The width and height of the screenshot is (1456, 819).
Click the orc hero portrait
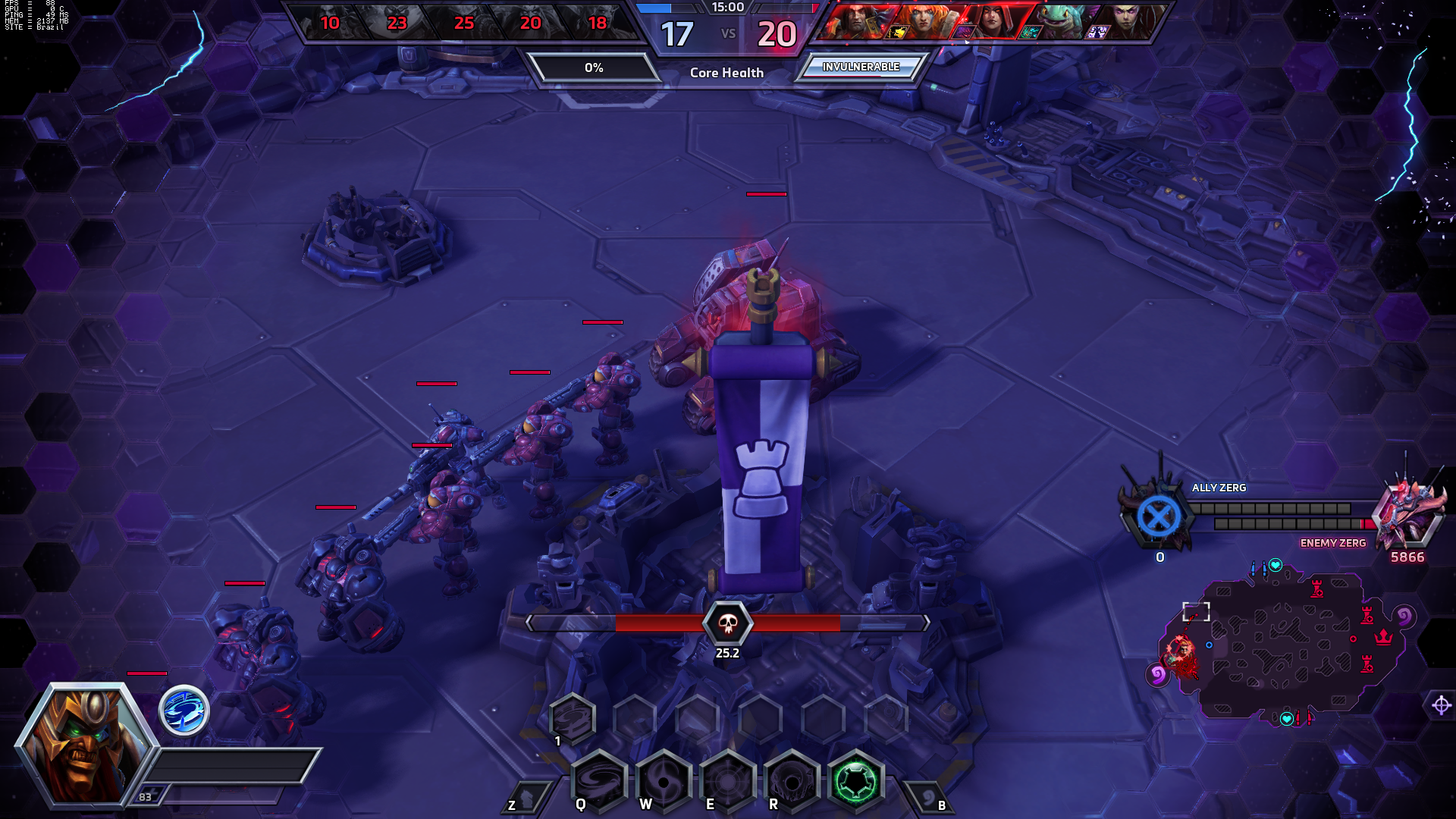(85, 743)
